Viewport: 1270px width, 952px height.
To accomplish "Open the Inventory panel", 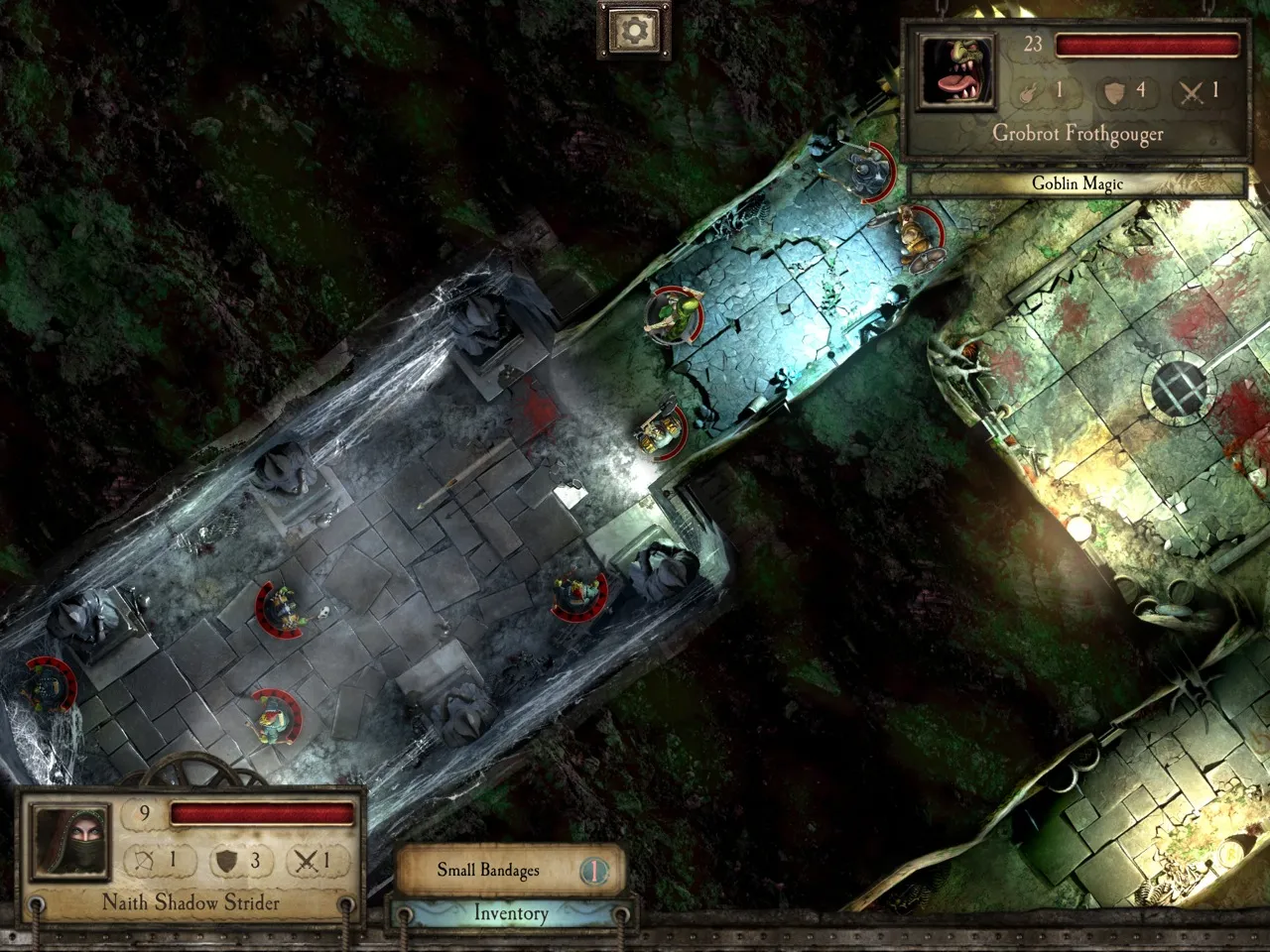I will point(510,913).
